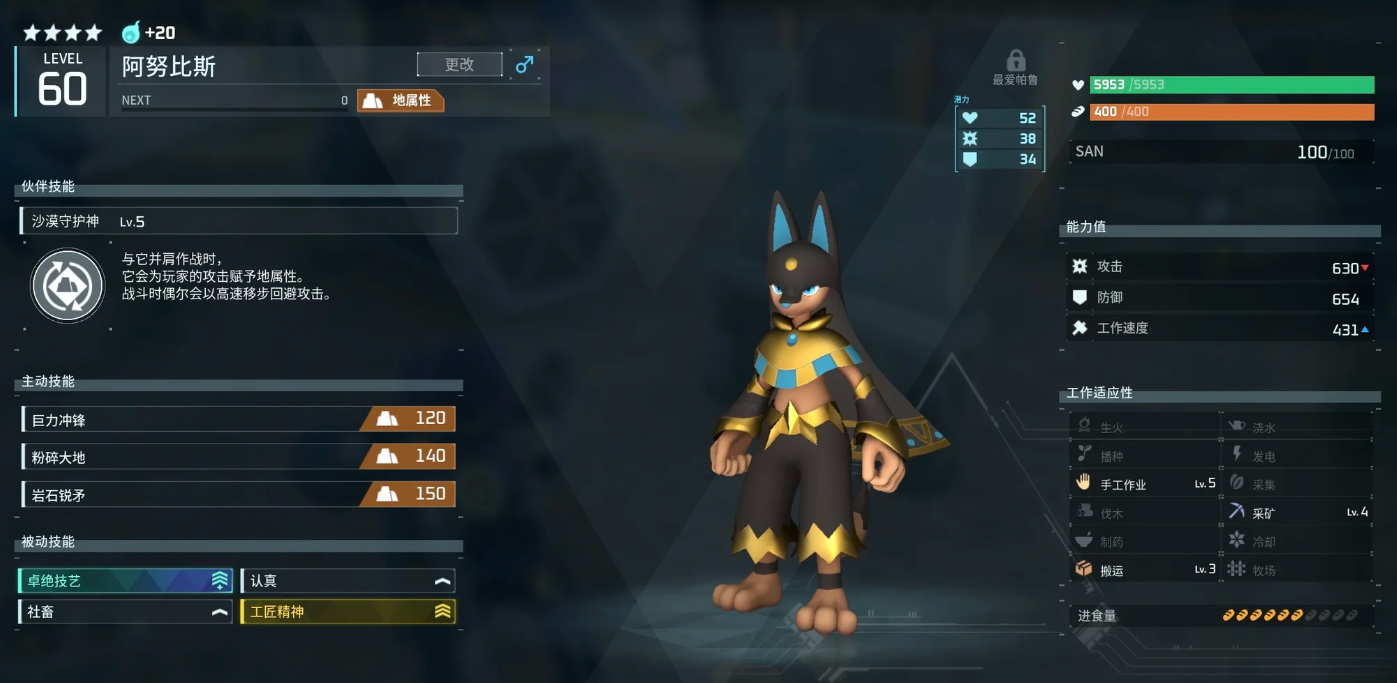The image size is (1397, 683).
Task: Choose the 粉碎大地 active skill
Action: [238, 456]
